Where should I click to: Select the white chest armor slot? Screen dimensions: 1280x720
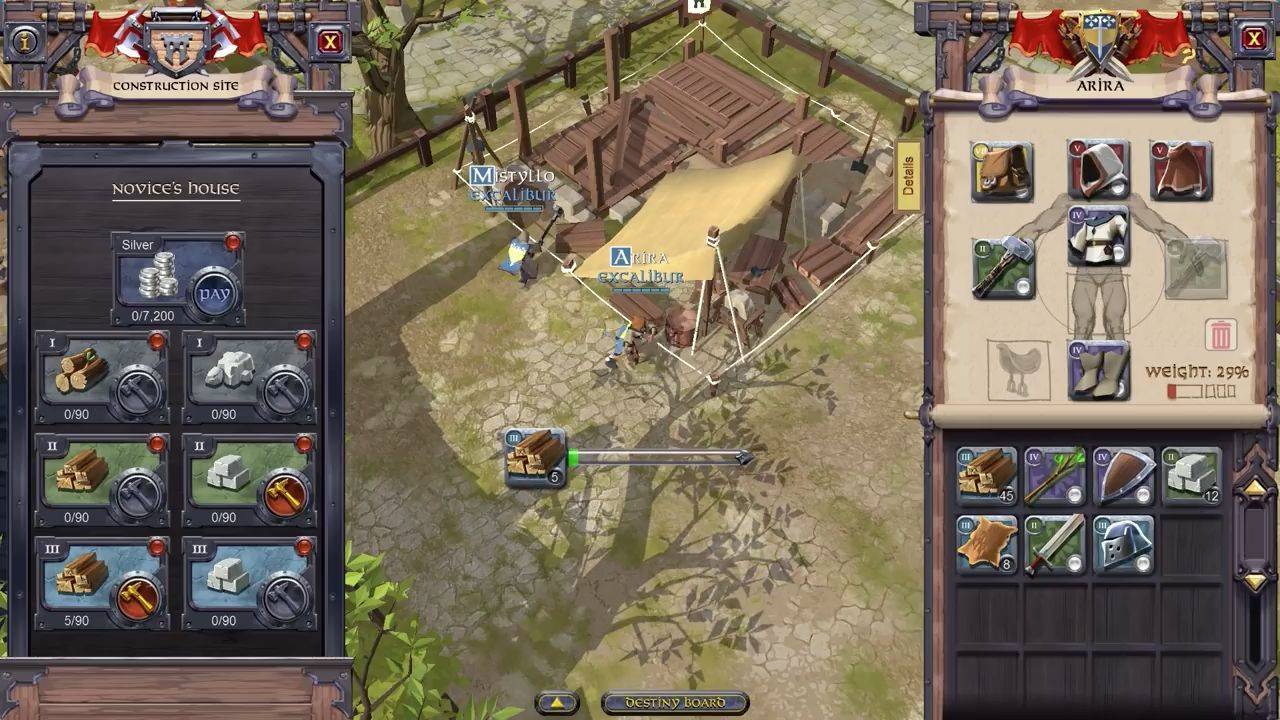[1098, 237]
